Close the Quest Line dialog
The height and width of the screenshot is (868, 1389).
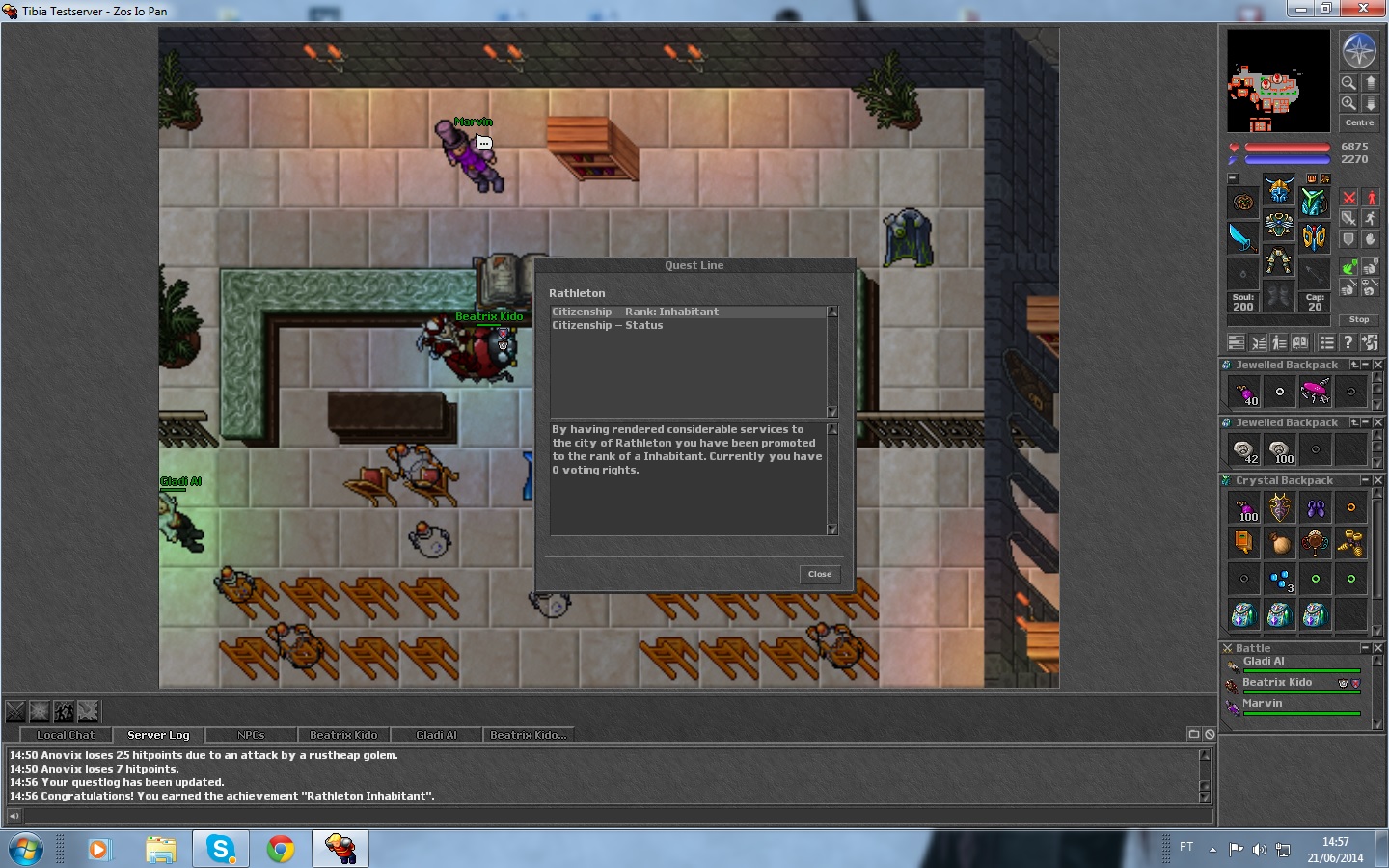click(x=820, y=574)
